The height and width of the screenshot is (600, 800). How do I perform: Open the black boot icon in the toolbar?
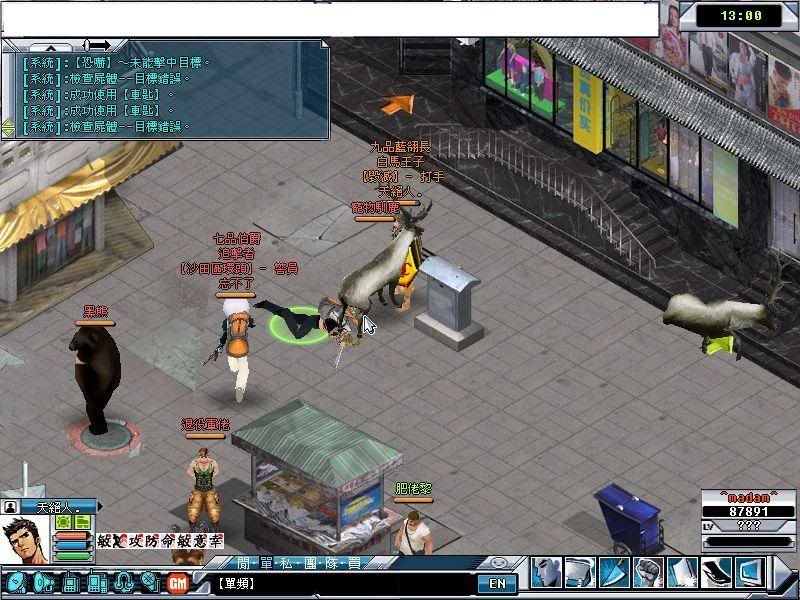point(716,572)
